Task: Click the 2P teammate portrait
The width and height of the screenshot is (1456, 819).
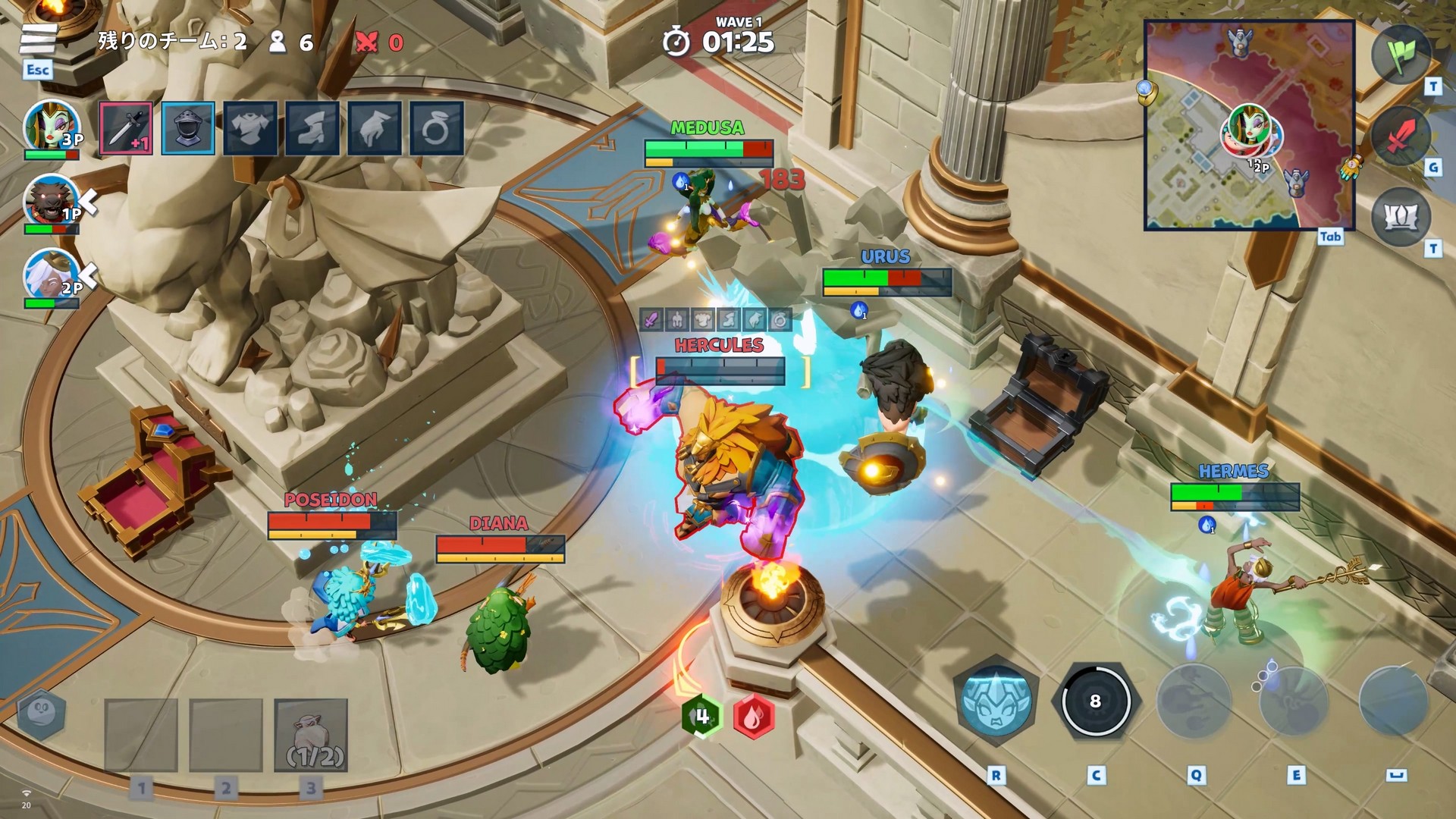Action: [51, 274]
